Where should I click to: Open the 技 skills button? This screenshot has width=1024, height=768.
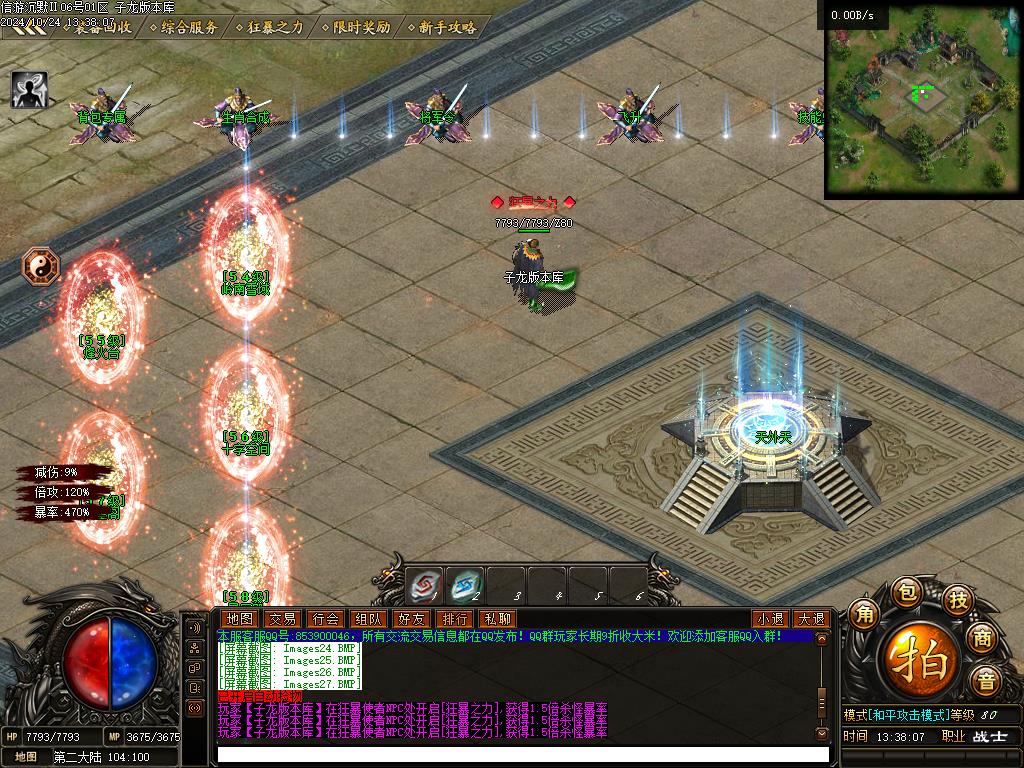coord(958,600)
